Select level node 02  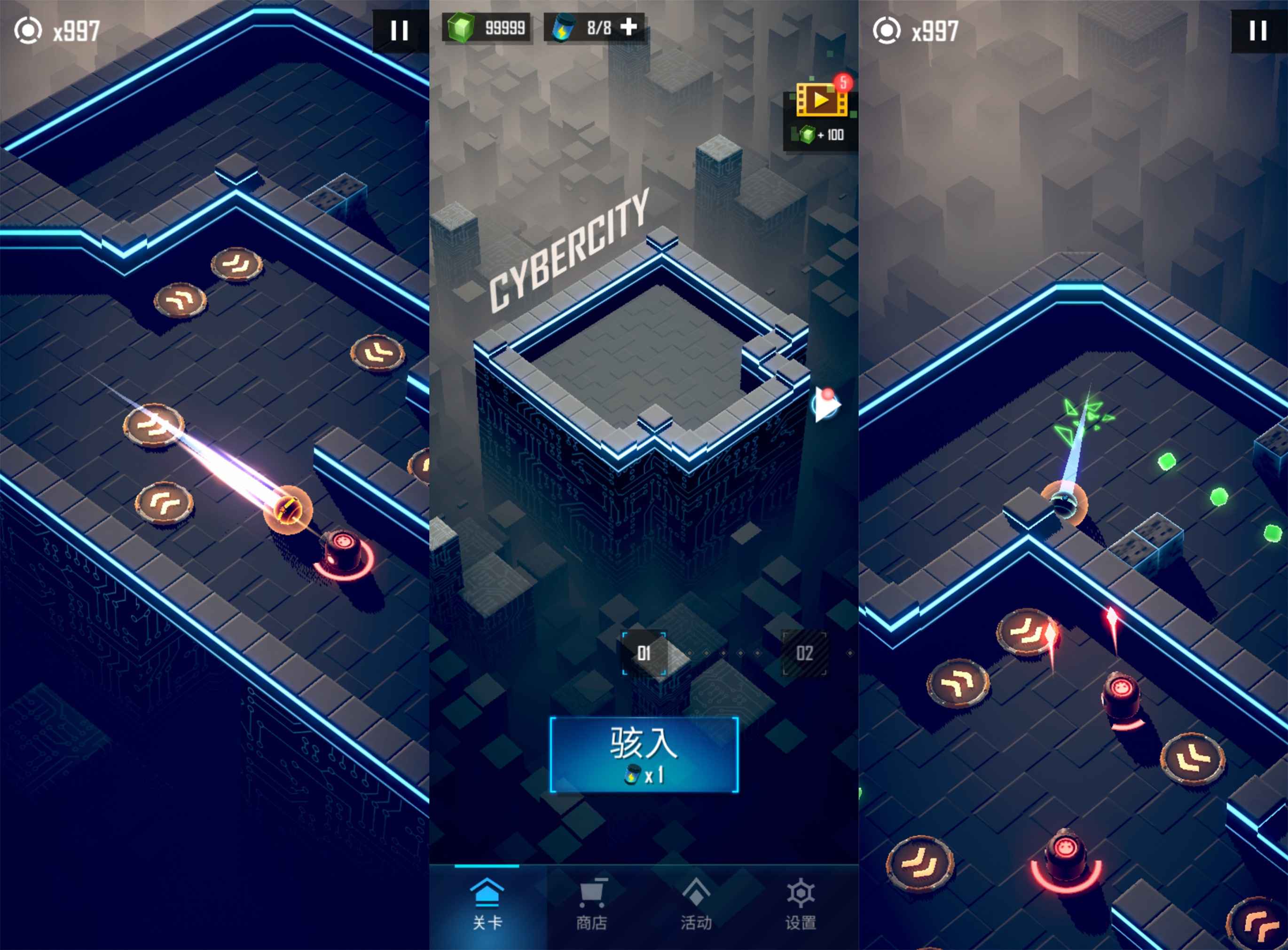point(804,653)
